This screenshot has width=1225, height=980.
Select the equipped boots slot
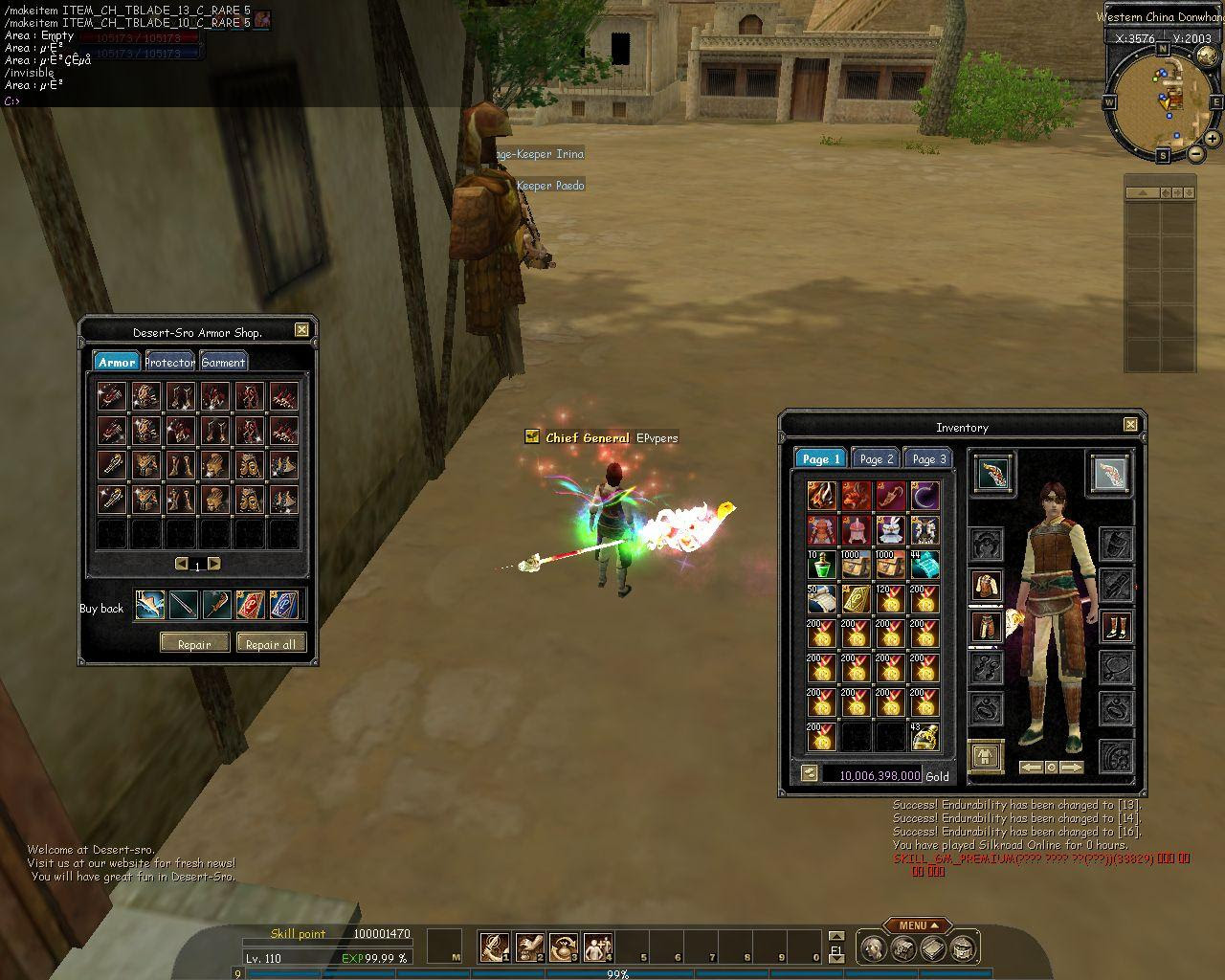click(1116, 627)
